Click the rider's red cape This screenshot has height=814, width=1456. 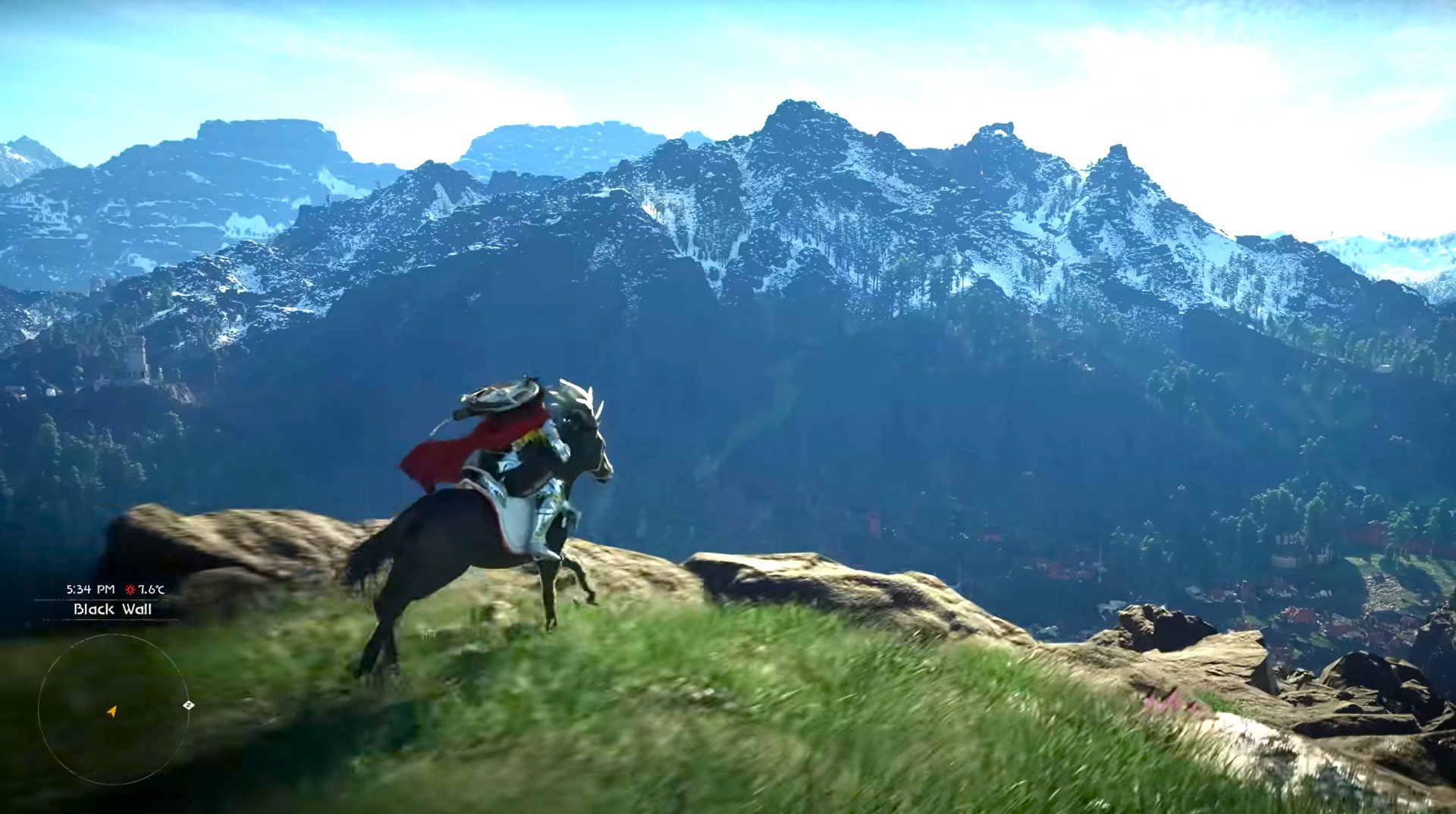pos(447,447)
